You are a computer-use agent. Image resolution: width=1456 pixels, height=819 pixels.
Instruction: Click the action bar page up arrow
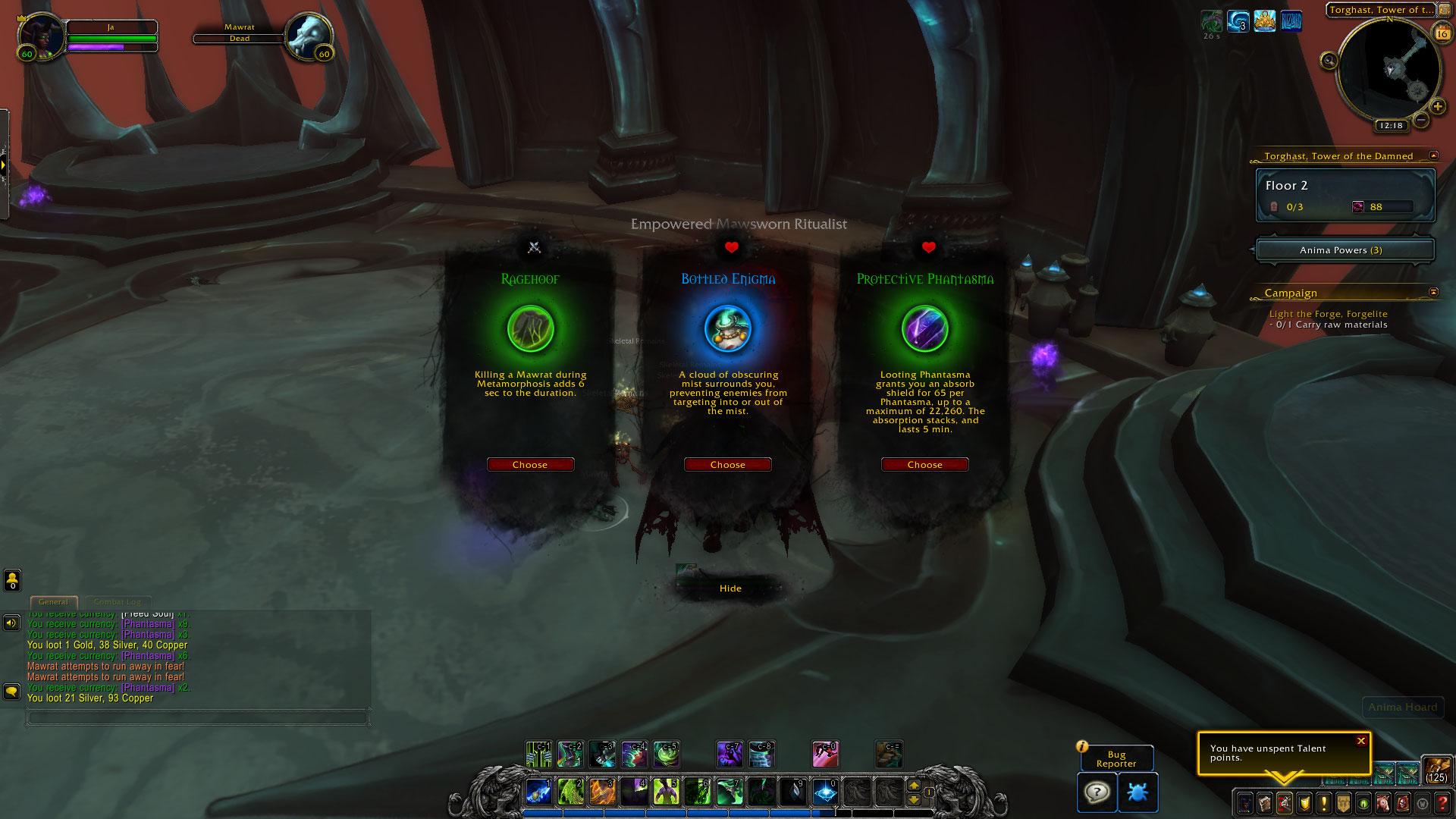914,786
